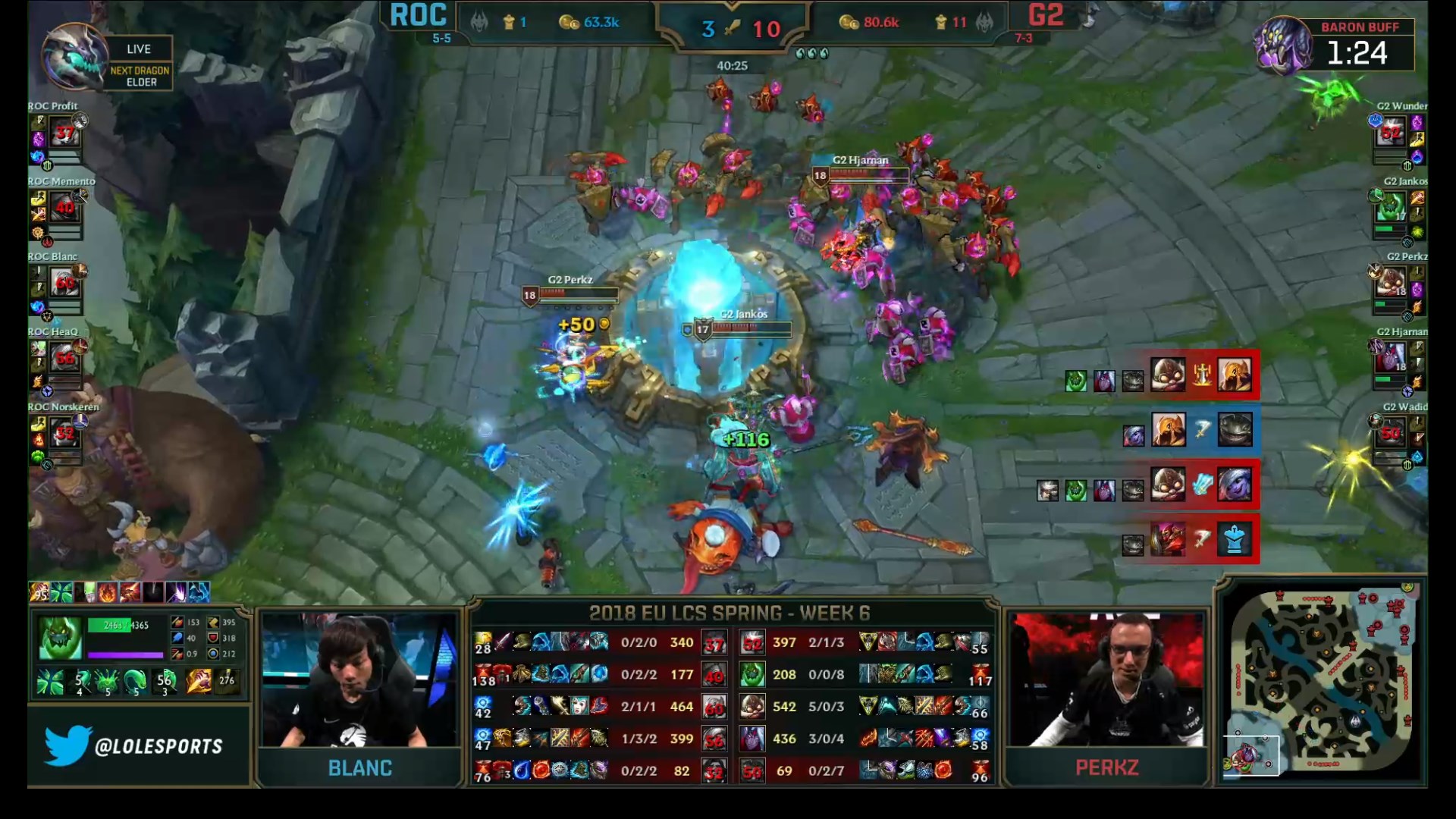Select ROC Profit's champion portrait
Viewport: 1456px width, 819px height.
pos(65,134)
